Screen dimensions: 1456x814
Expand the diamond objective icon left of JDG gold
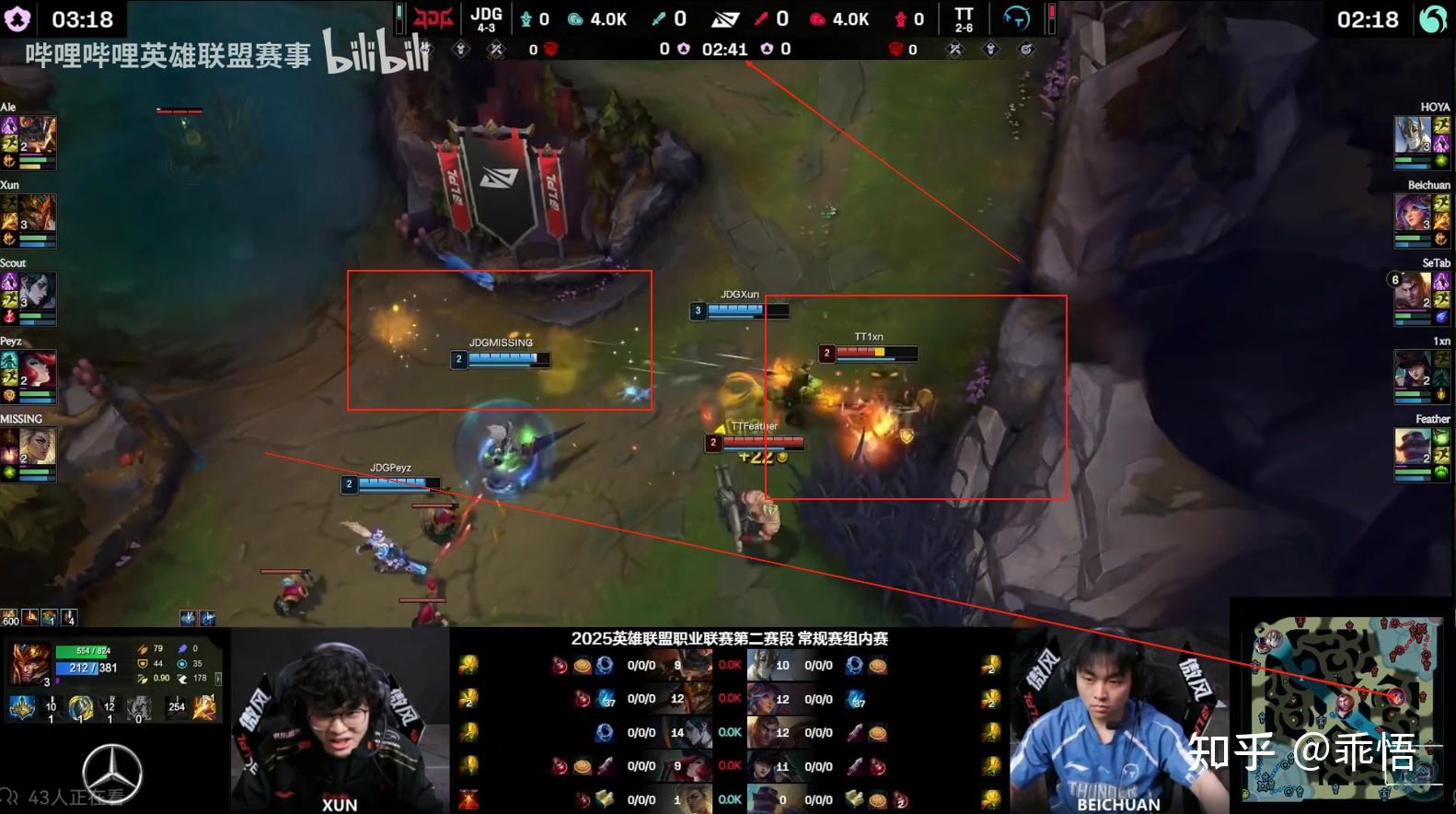tap(459, 50)
